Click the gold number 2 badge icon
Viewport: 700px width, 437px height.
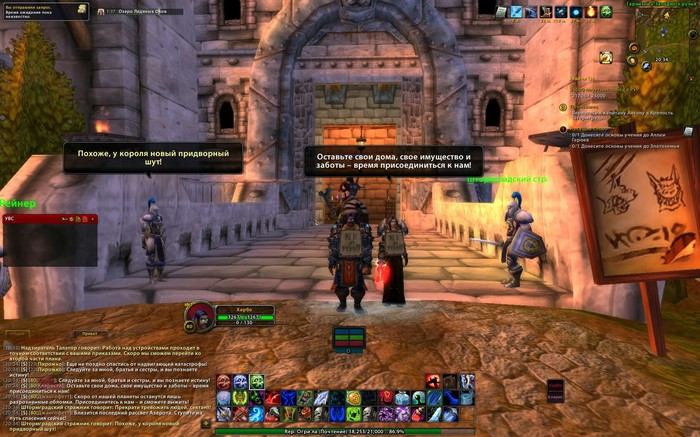coord(606,58)
